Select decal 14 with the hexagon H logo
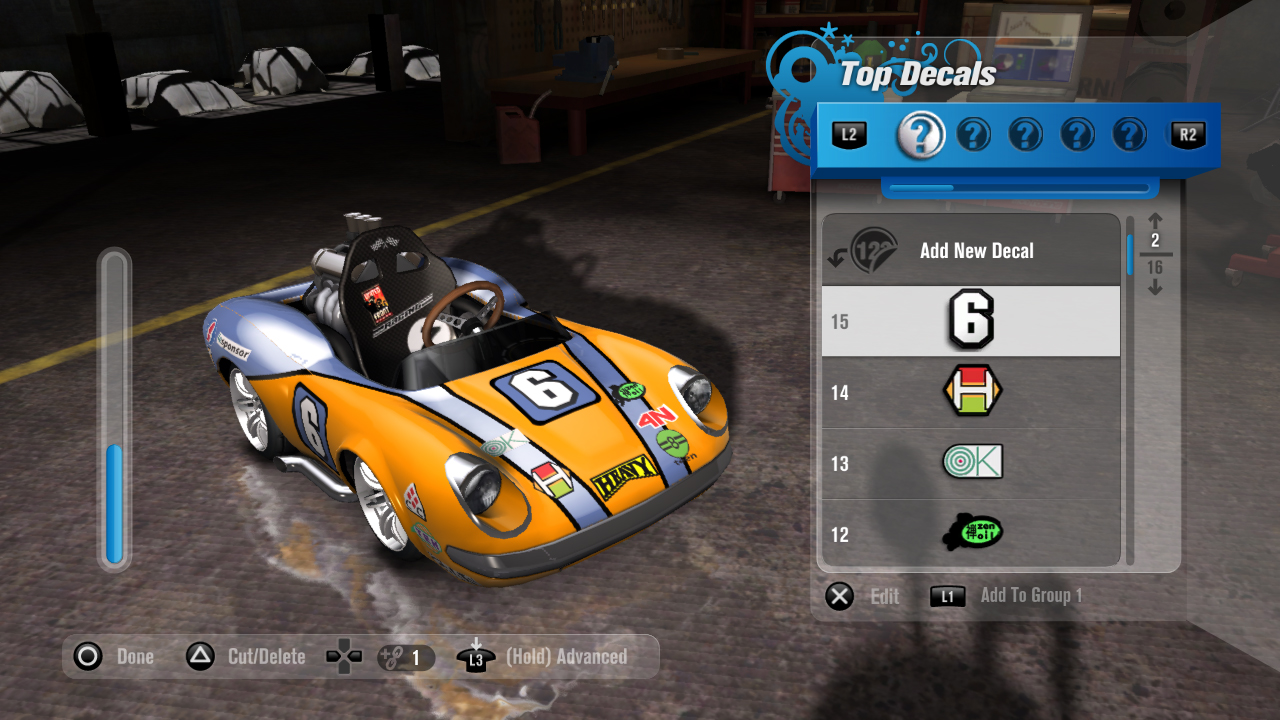Viewport: 1280px width, 720px height. click(970, 392)
